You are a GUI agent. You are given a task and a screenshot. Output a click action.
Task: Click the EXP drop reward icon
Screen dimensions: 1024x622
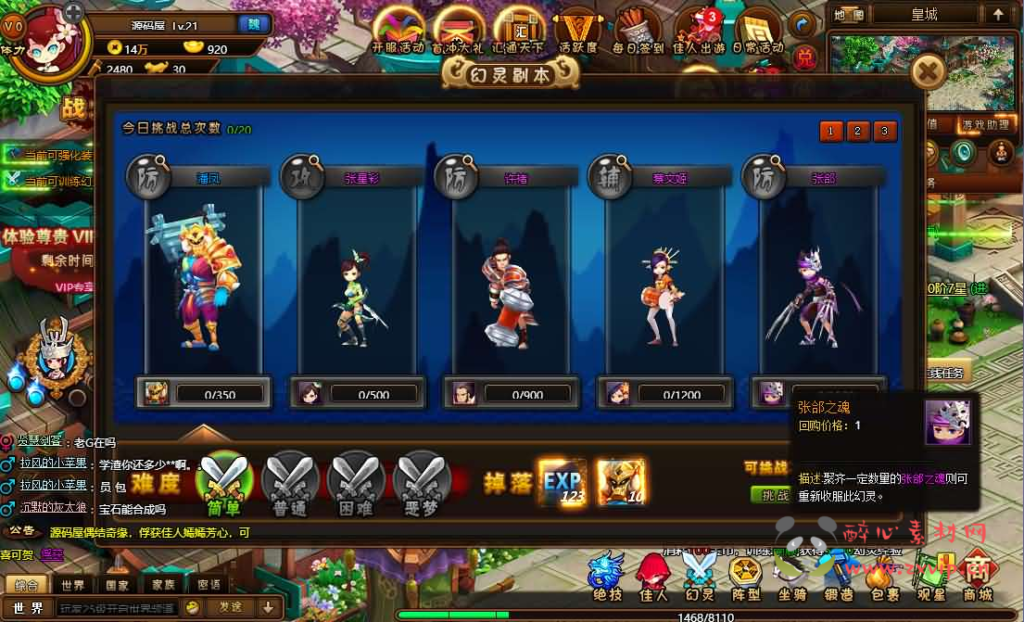(x=563, y=482)
